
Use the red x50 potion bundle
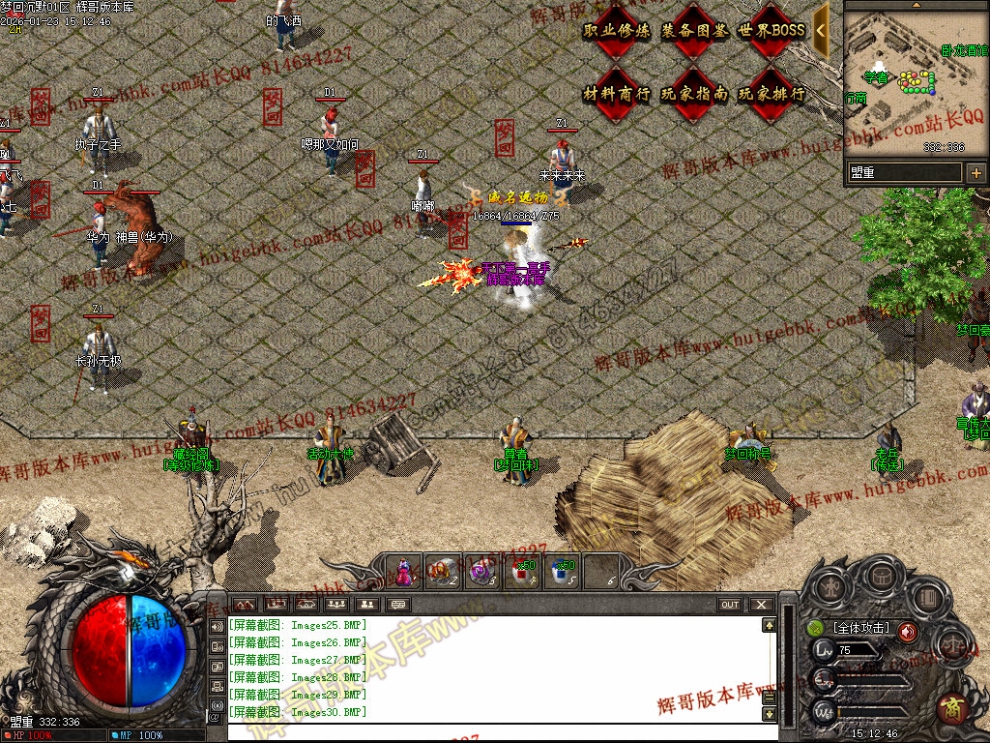(x=522, y=571)
